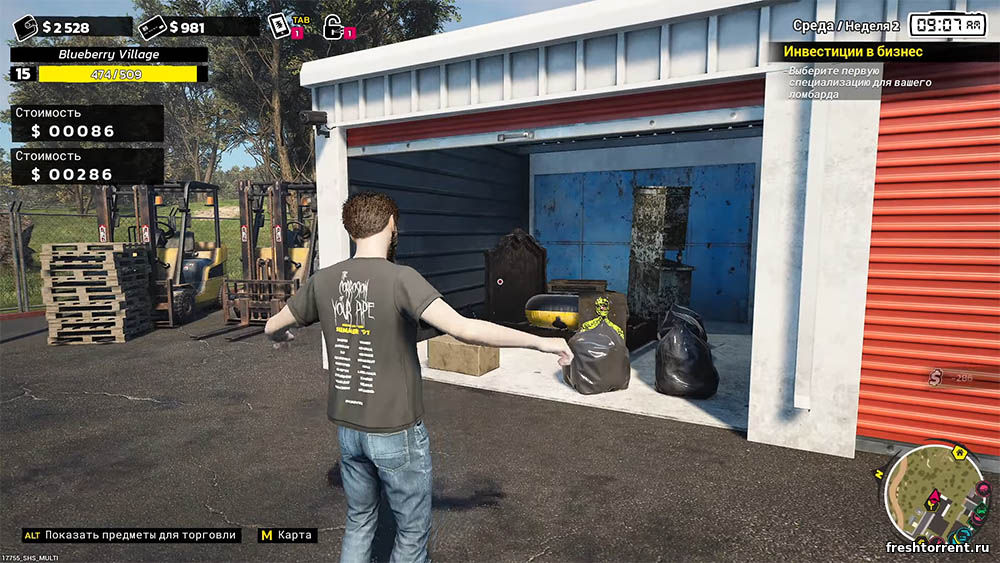Image resolution: width=1000 pixels, height=563 pixels.
Task: Click the open padlock icon
Action: pyautogui.click(x=333, y=27)
